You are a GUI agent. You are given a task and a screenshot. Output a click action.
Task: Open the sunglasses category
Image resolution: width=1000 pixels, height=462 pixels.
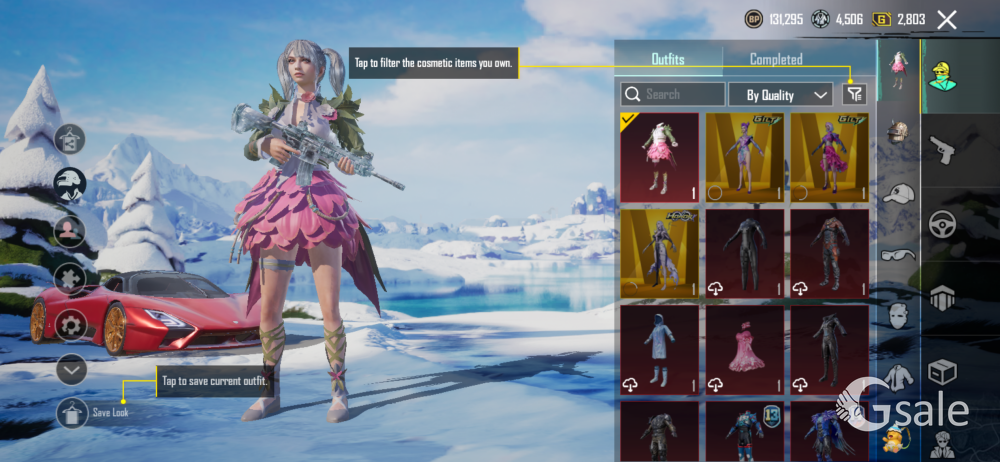(898, 254)
